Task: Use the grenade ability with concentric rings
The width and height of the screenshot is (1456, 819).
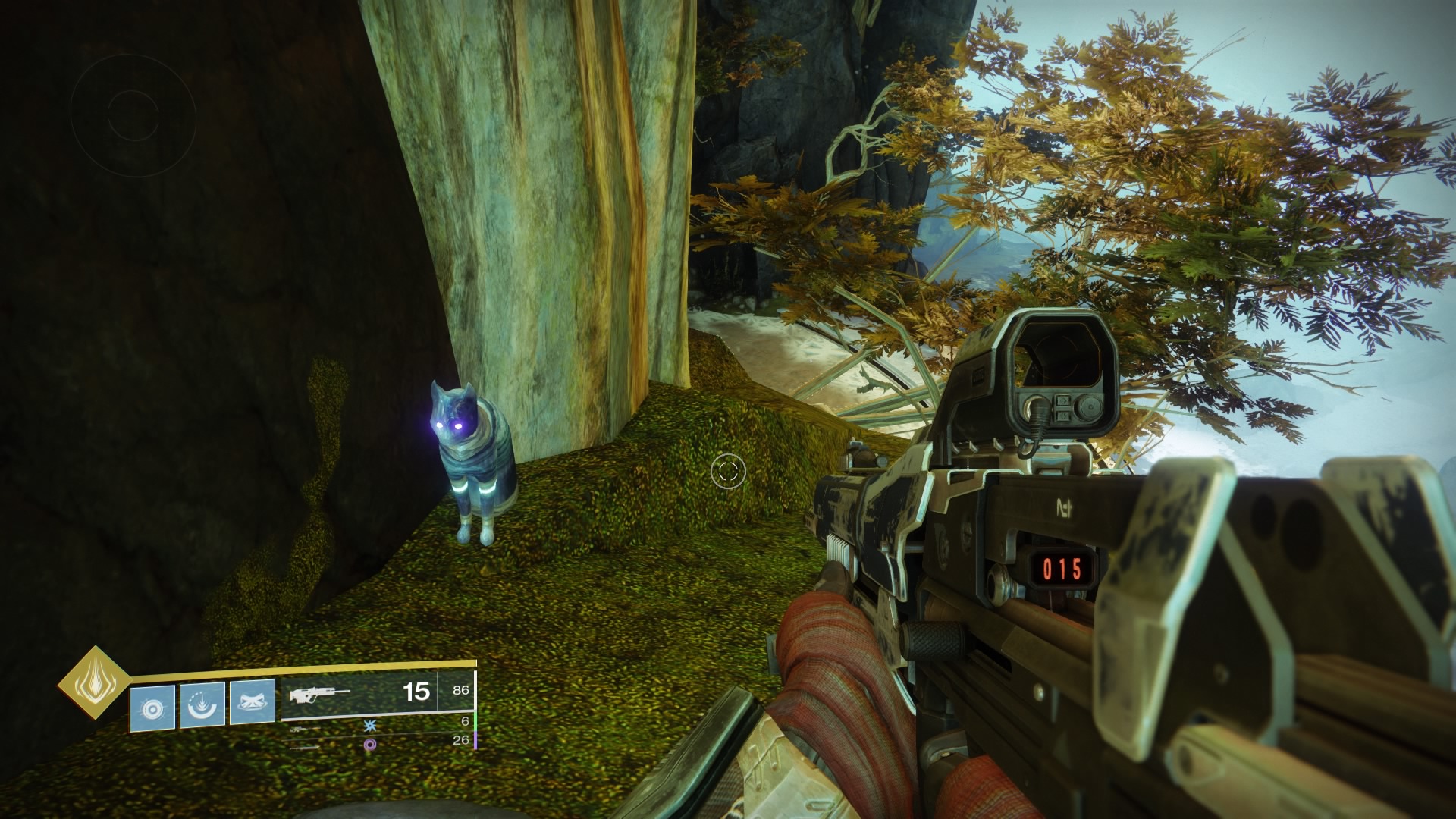Action: (x=152, y=708)
